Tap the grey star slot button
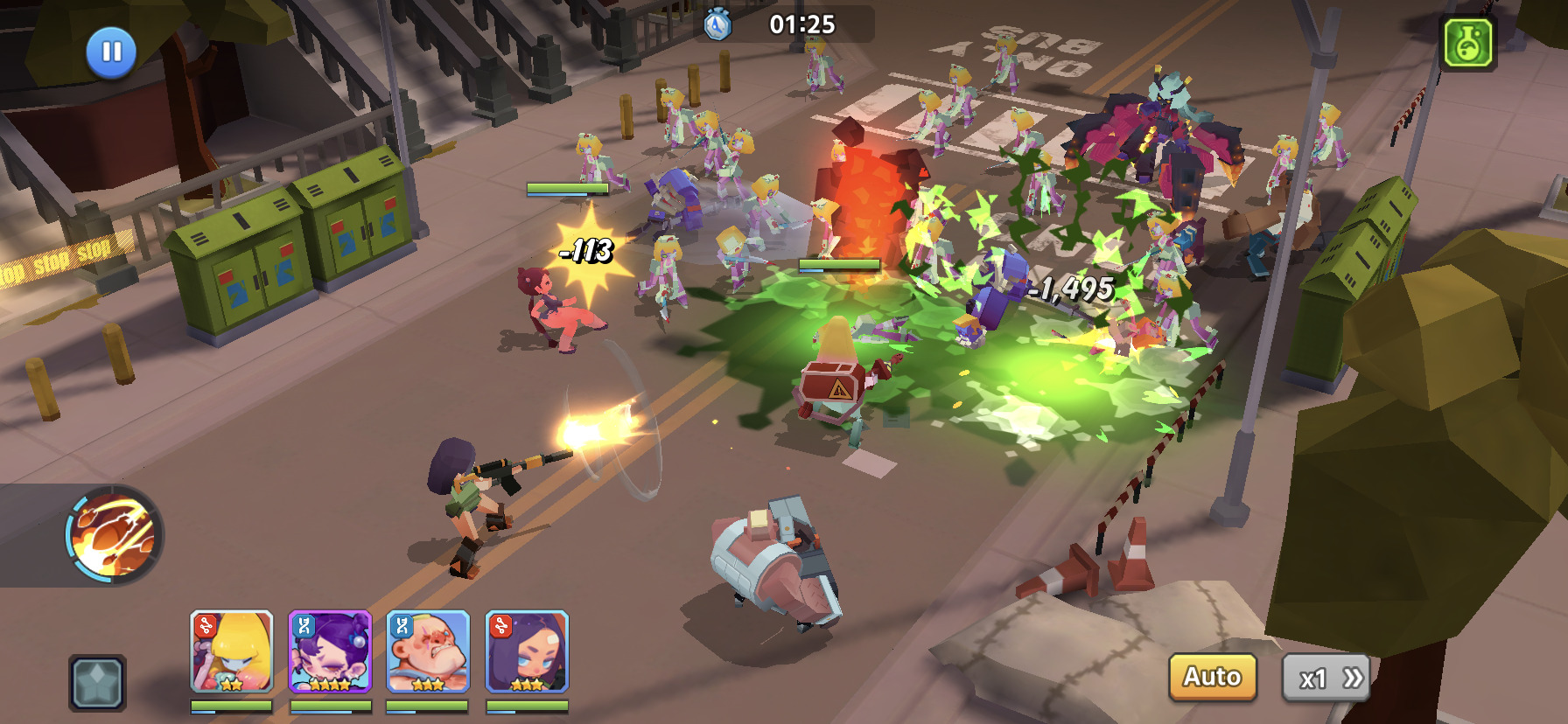1568x724 pixels. [97, 682]
